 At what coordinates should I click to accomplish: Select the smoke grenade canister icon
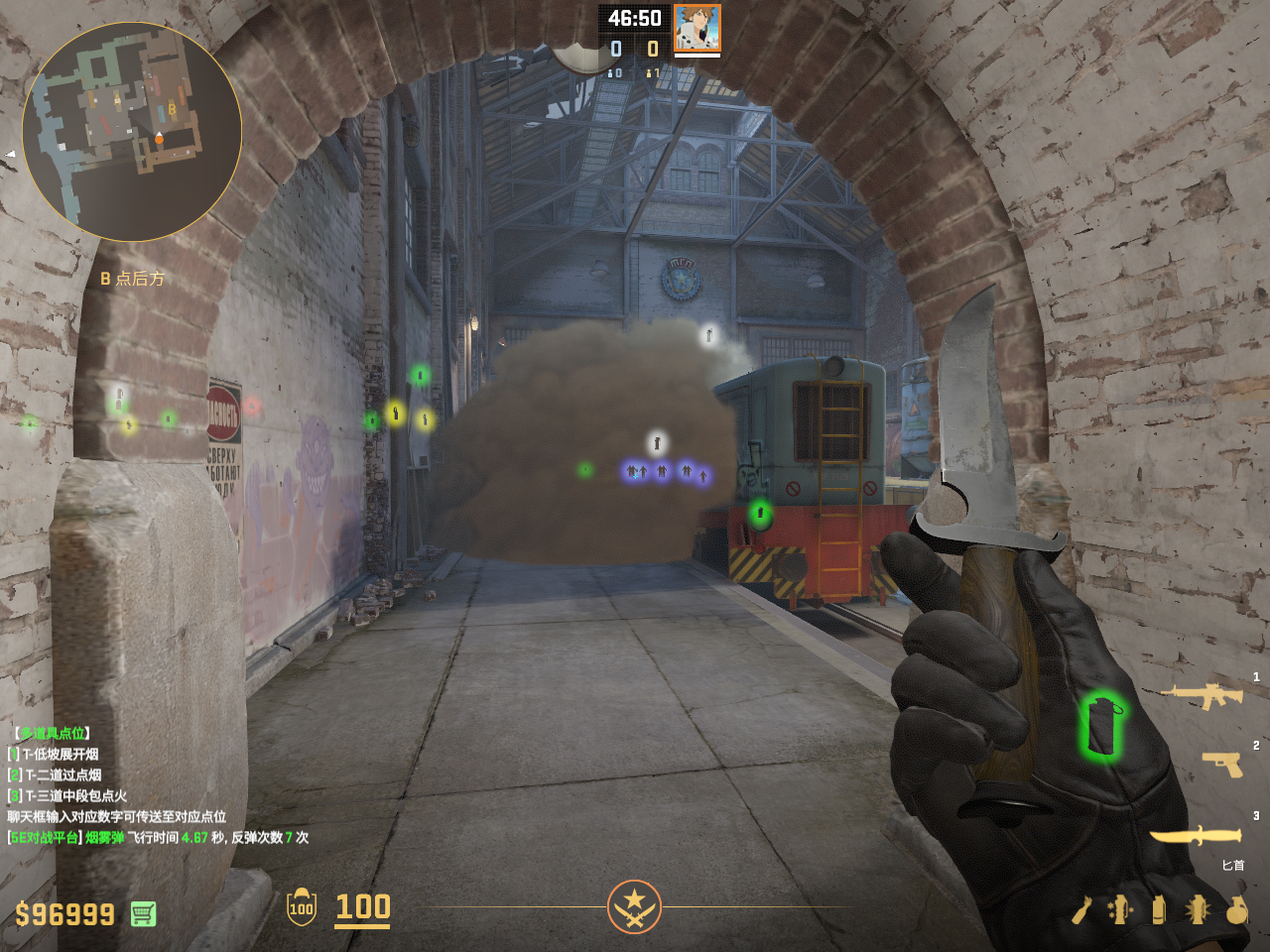[1158, 909]
